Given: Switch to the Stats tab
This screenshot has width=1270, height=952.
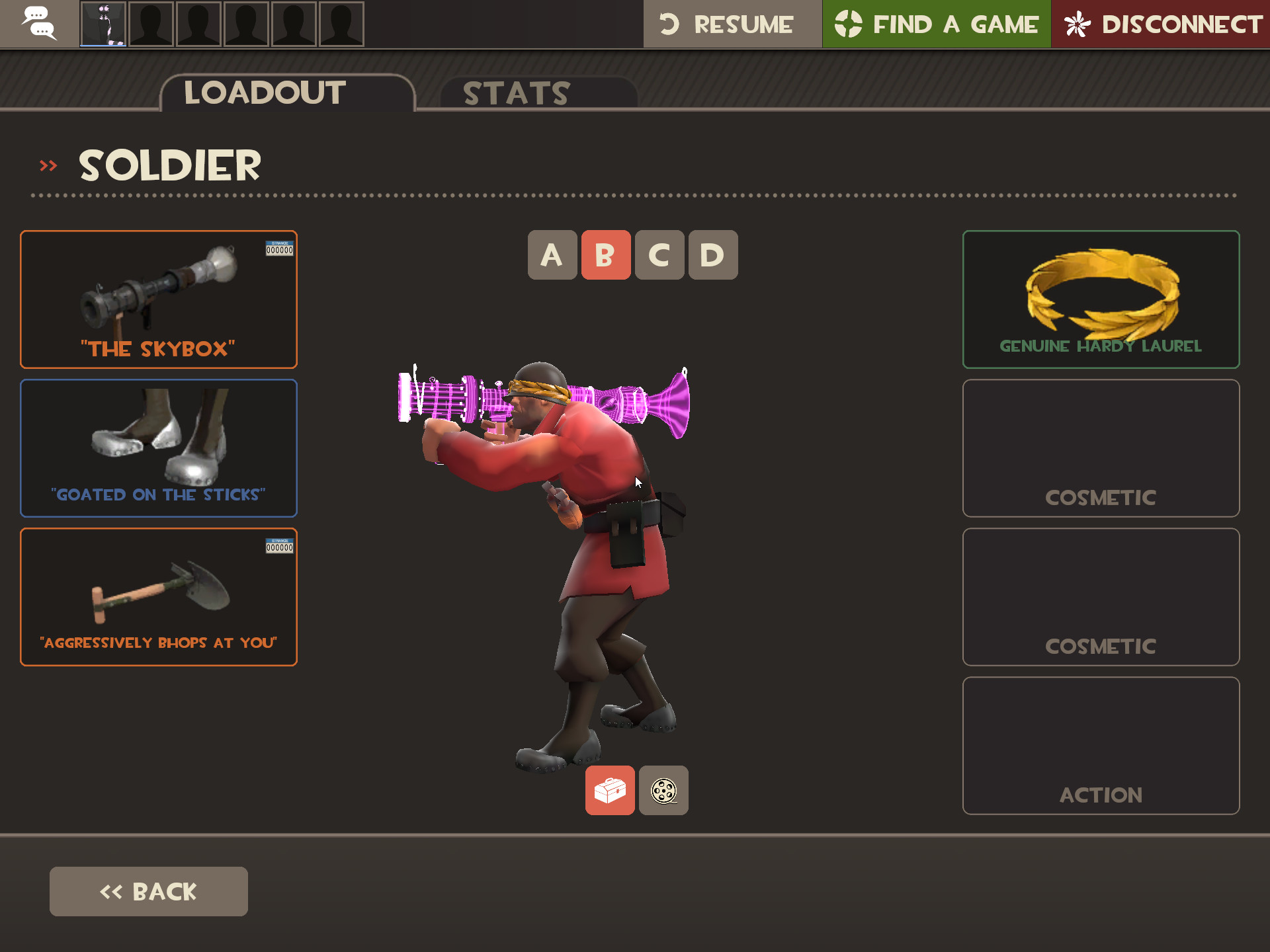Looking at the screenshot, I should pos(515,93).
